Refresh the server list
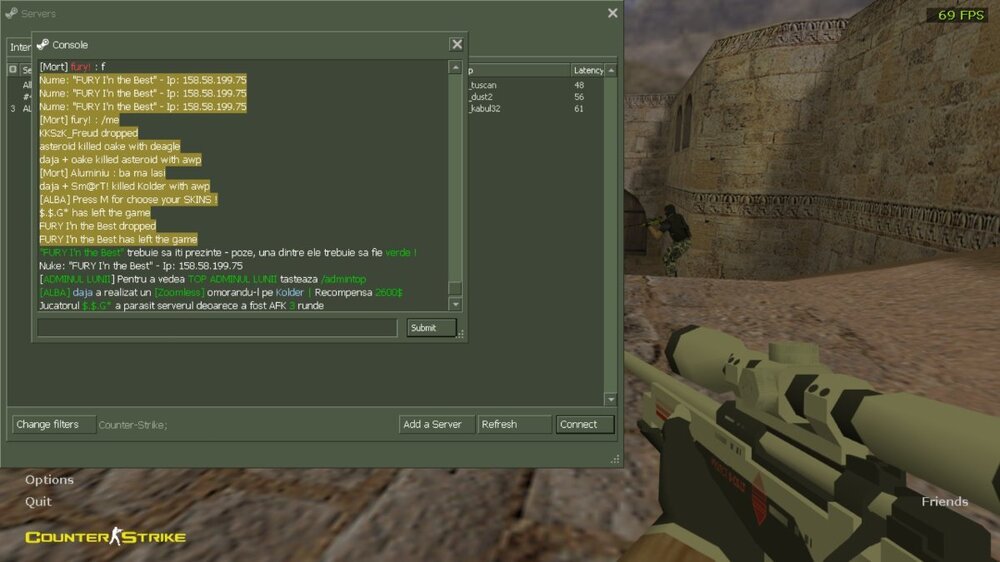 click(x=513, y=424)
